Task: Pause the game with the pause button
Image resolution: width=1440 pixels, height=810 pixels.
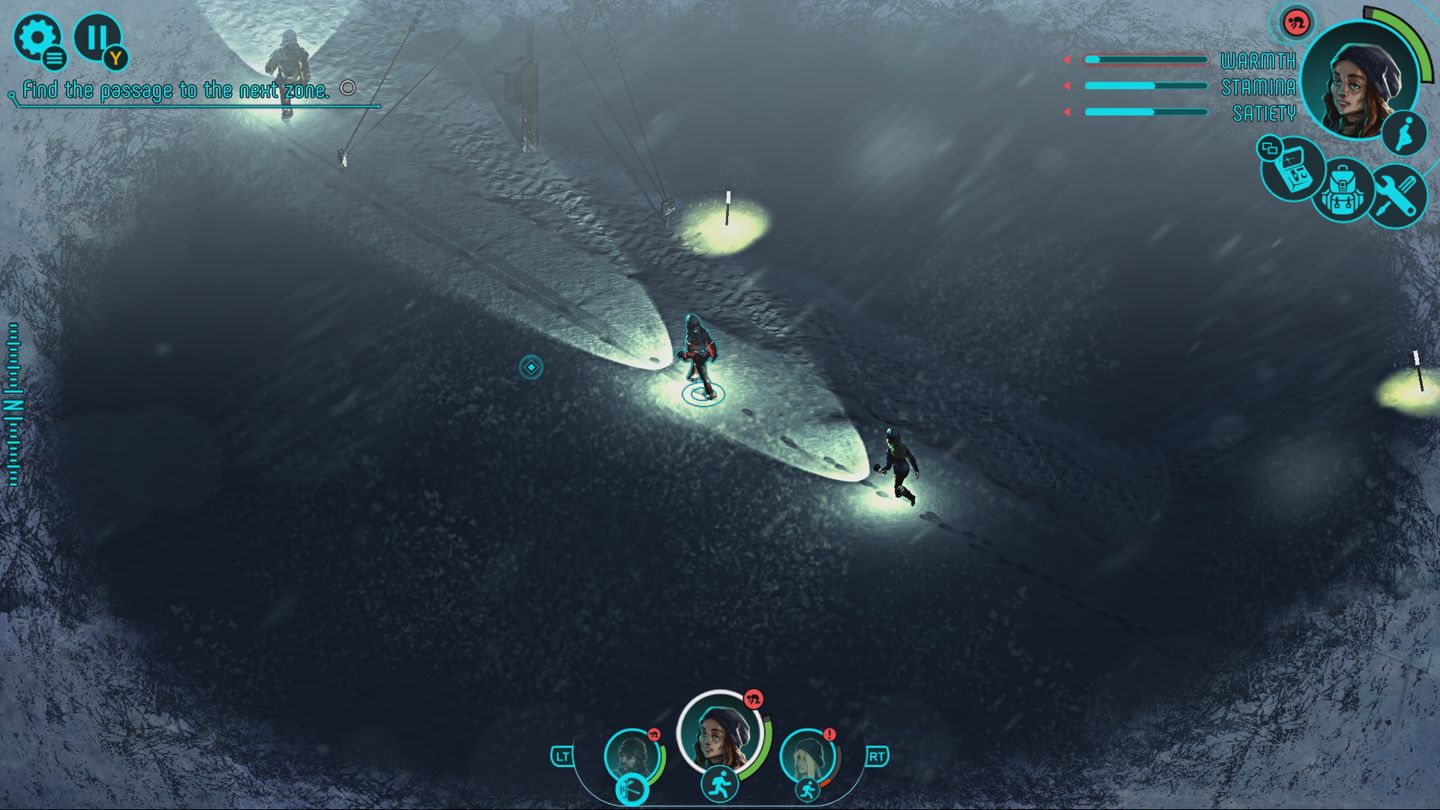Action: (x=96, y=37)
